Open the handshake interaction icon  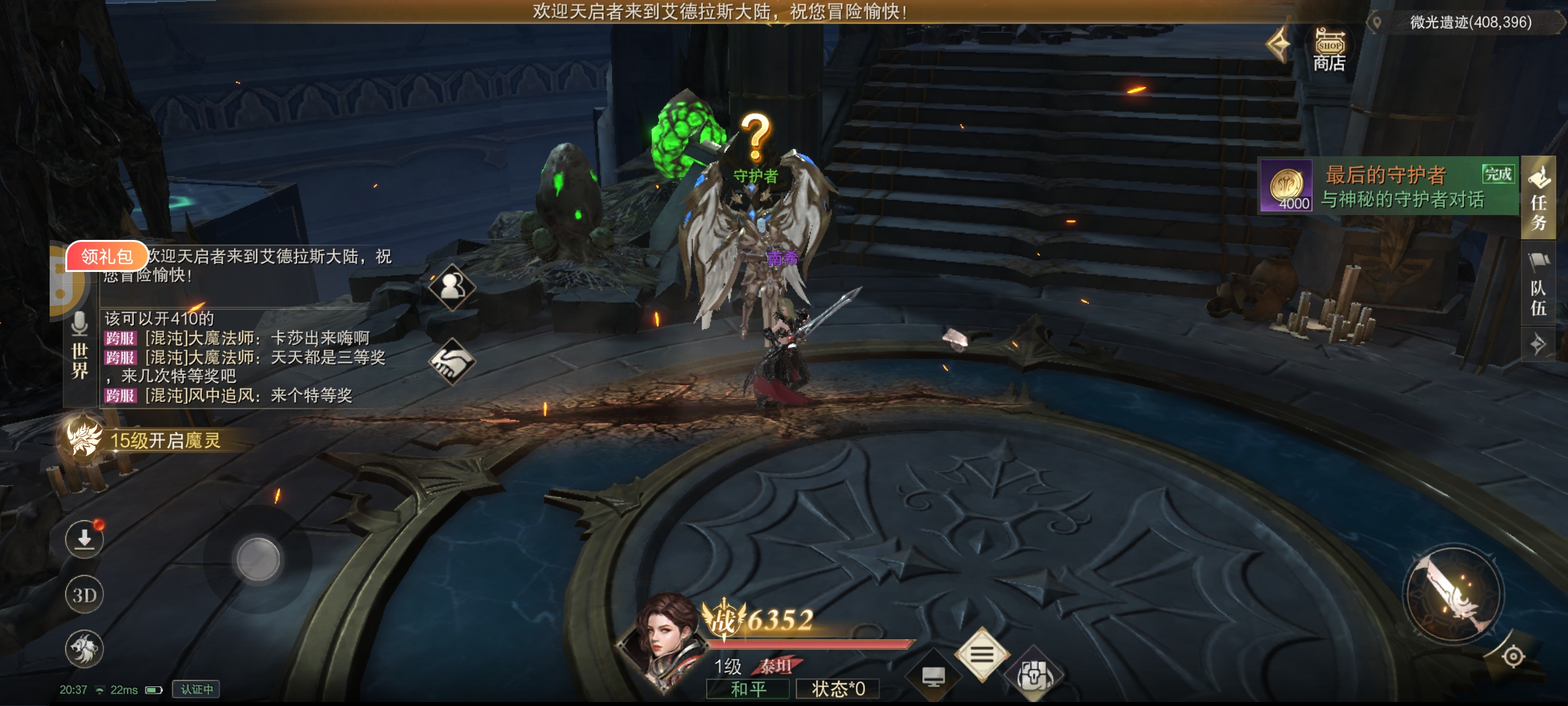point(452,361)
